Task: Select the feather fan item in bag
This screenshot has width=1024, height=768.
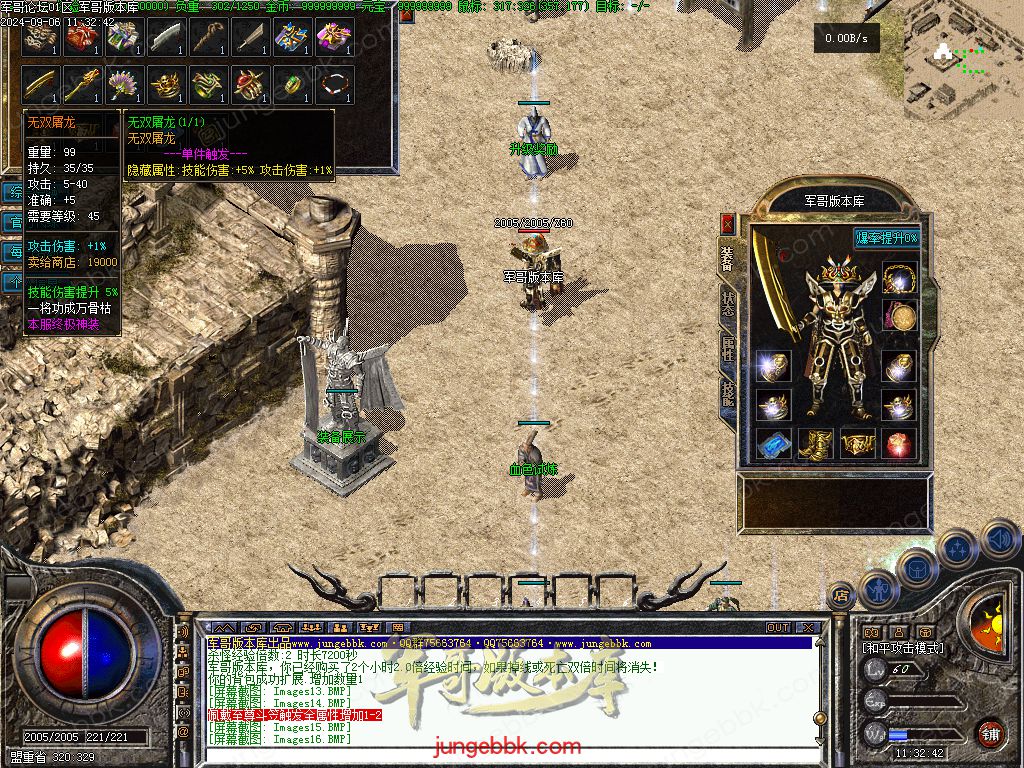Action: [124, 85]
